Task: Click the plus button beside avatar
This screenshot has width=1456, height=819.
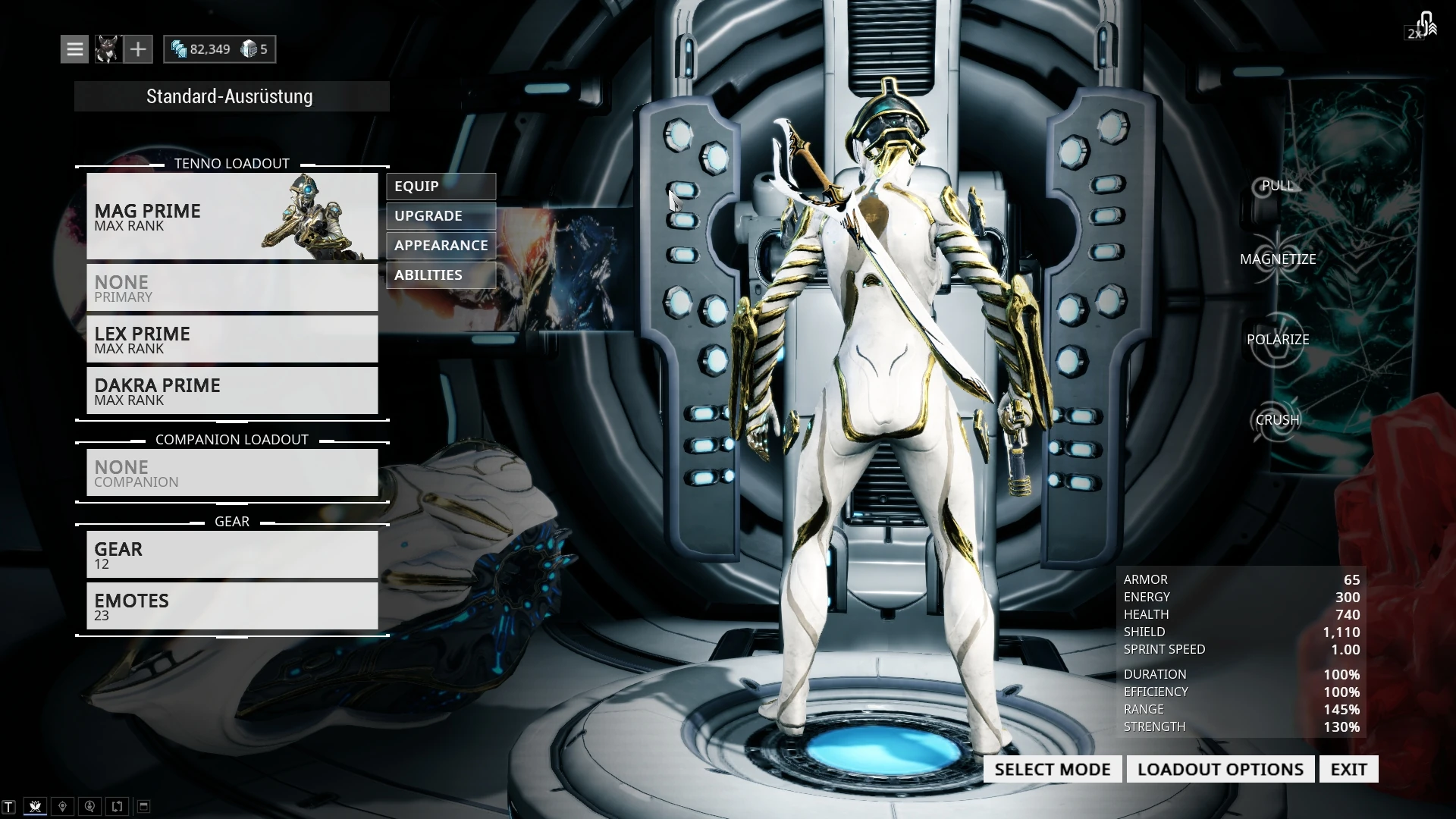Action: point(138,49)
